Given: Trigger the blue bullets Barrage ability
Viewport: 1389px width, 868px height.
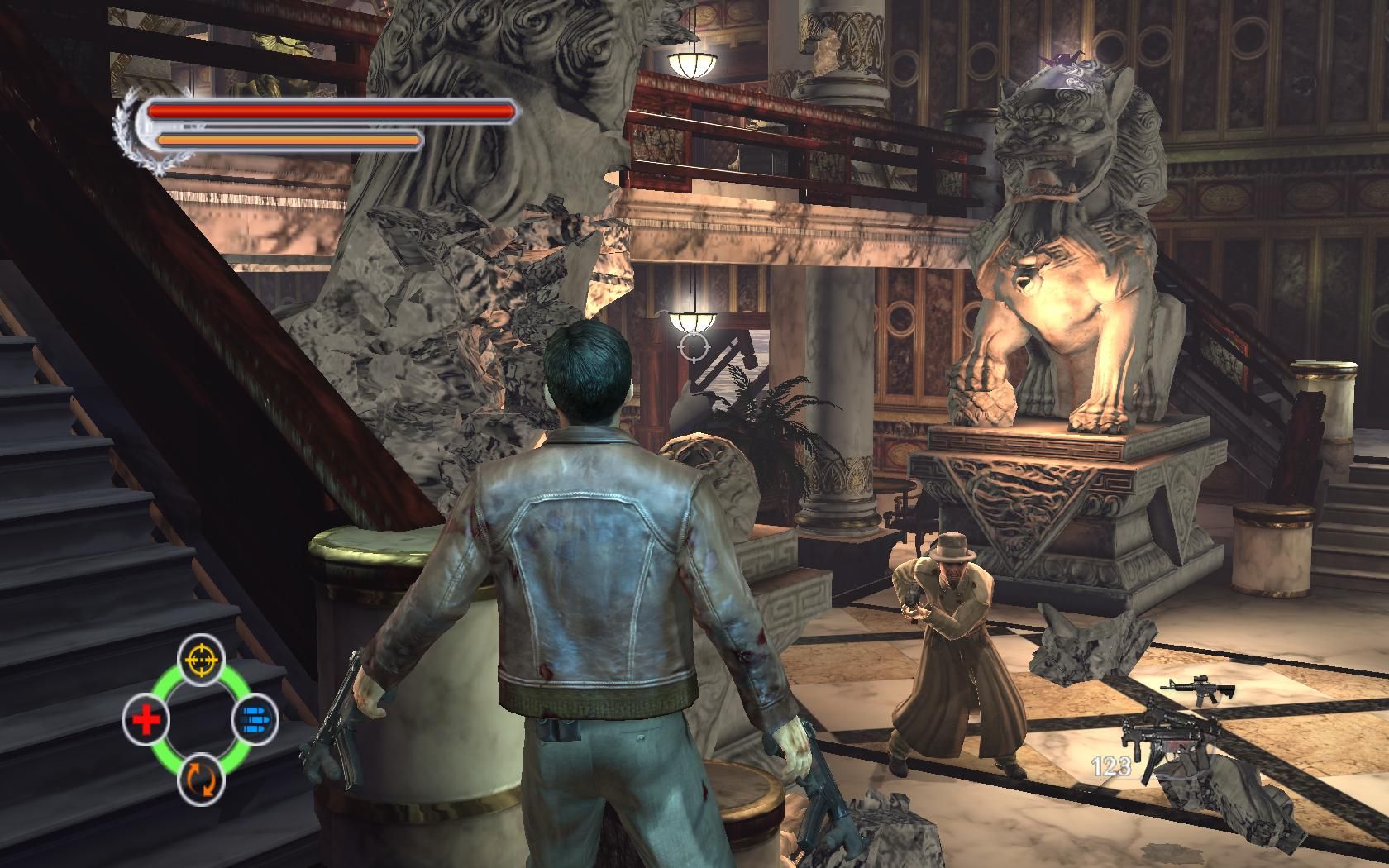Looking at the screenshot, I should coord(254,720).
